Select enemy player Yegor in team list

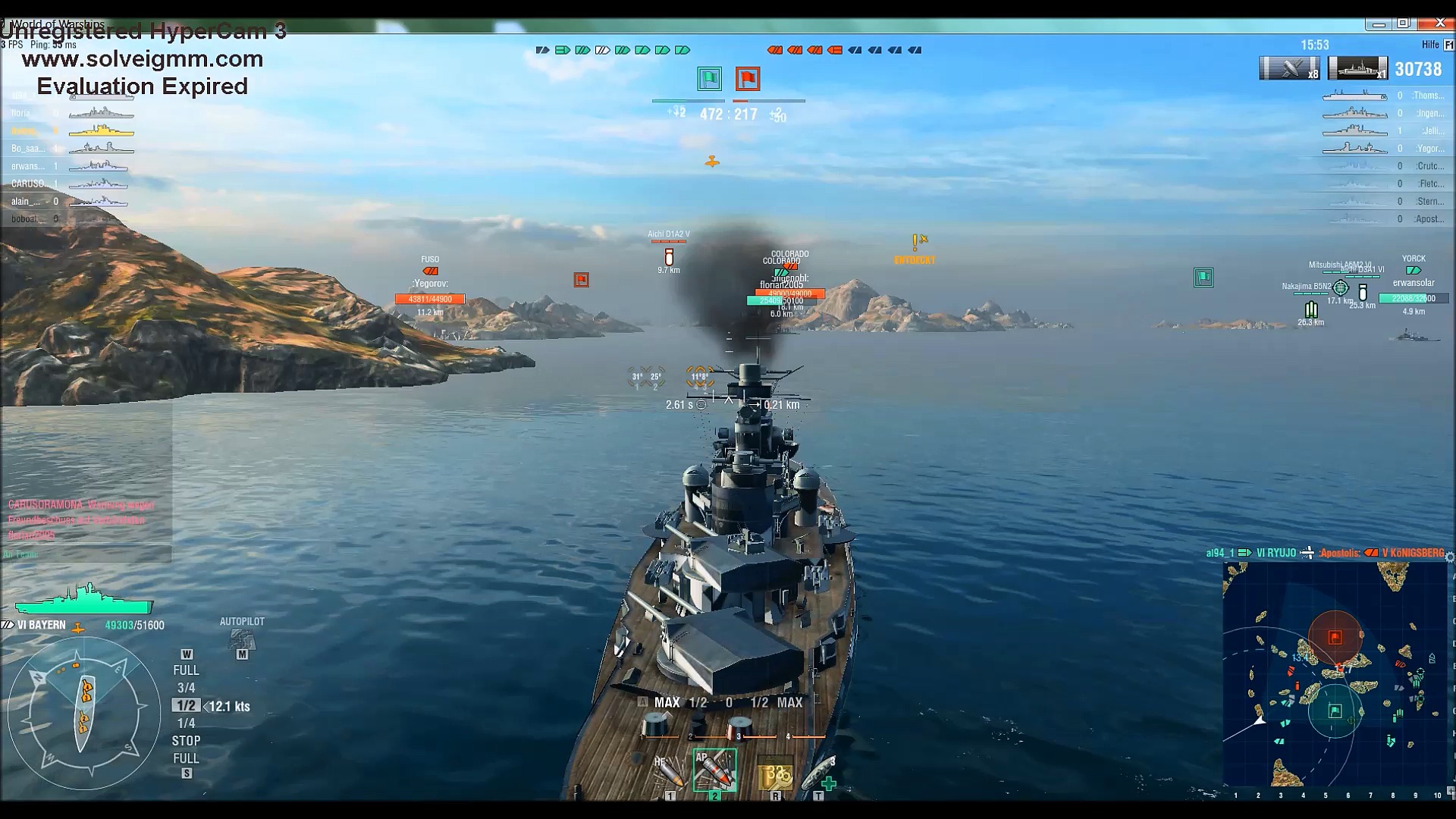coord(1429,149)
